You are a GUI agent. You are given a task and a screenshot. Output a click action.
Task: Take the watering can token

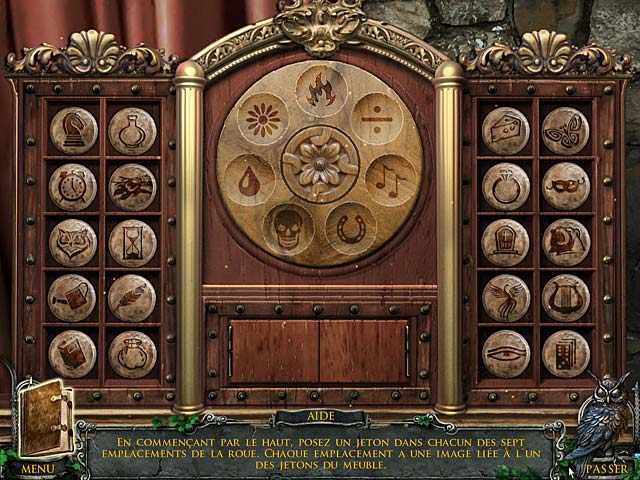pyautogui.click(x=73, y=297)
